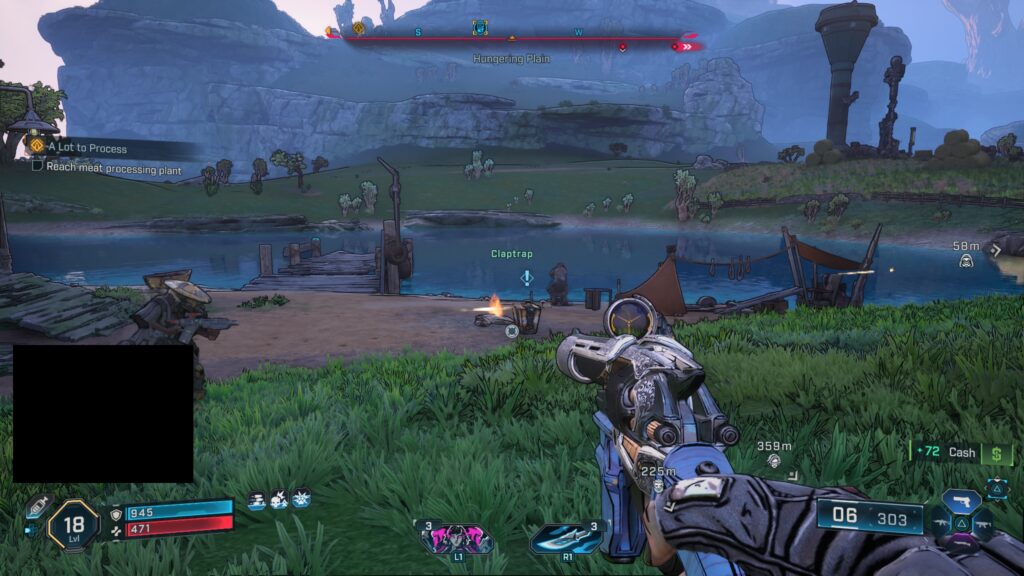The image size is (1024, 576).
Task: Select the Claptrap icon on the compass
Action: (480, 29)
